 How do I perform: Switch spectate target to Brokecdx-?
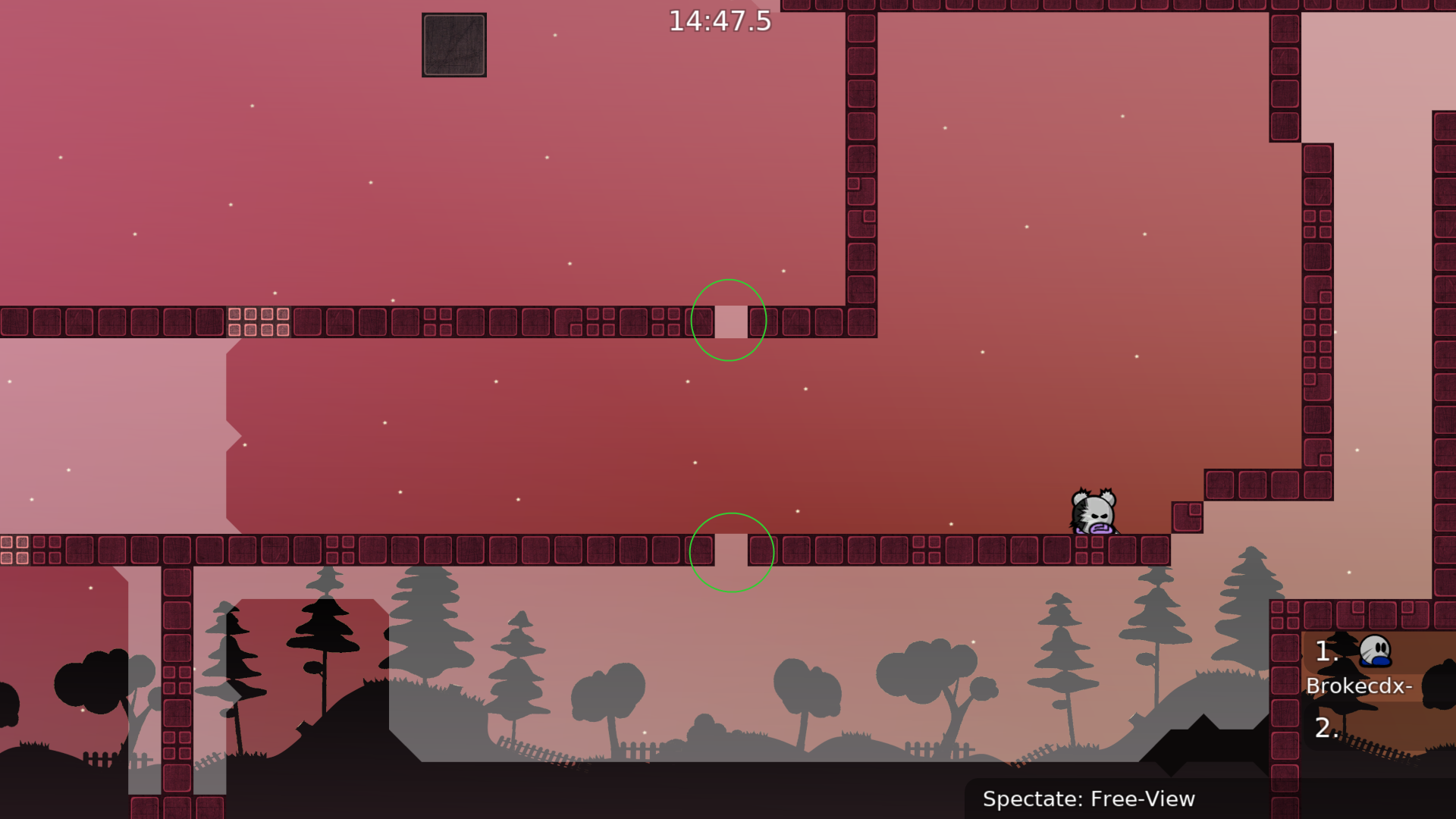pos(1360,688)
